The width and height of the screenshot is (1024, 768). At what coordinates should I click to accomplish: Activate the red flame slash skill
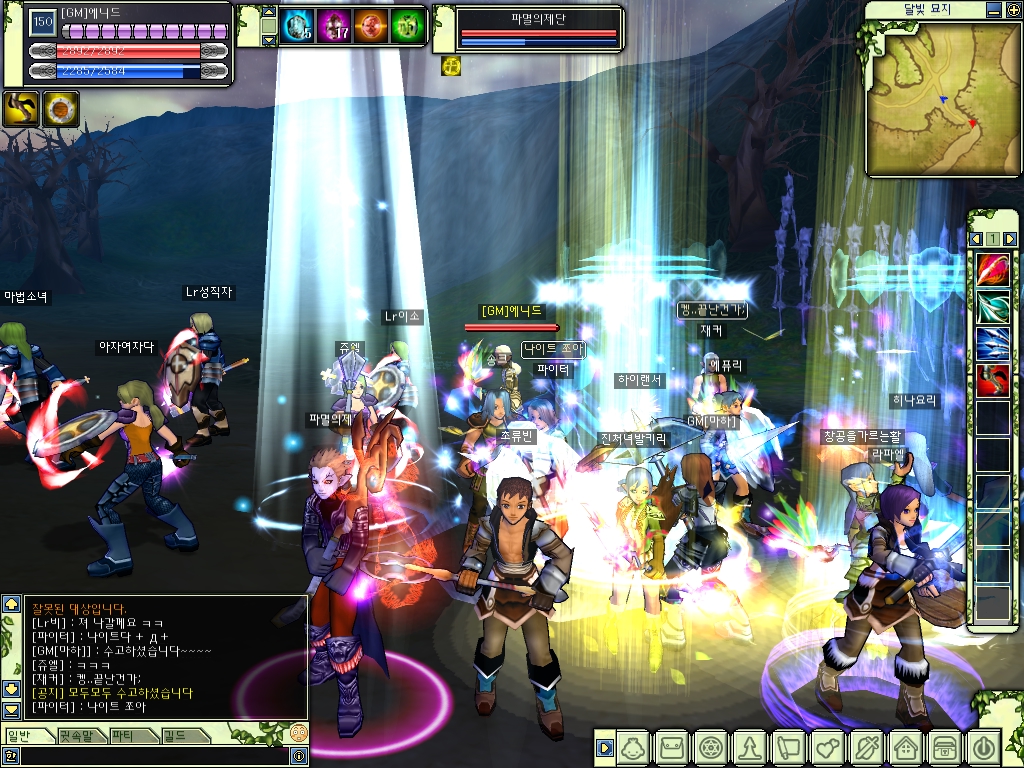[x=992, y=269]
